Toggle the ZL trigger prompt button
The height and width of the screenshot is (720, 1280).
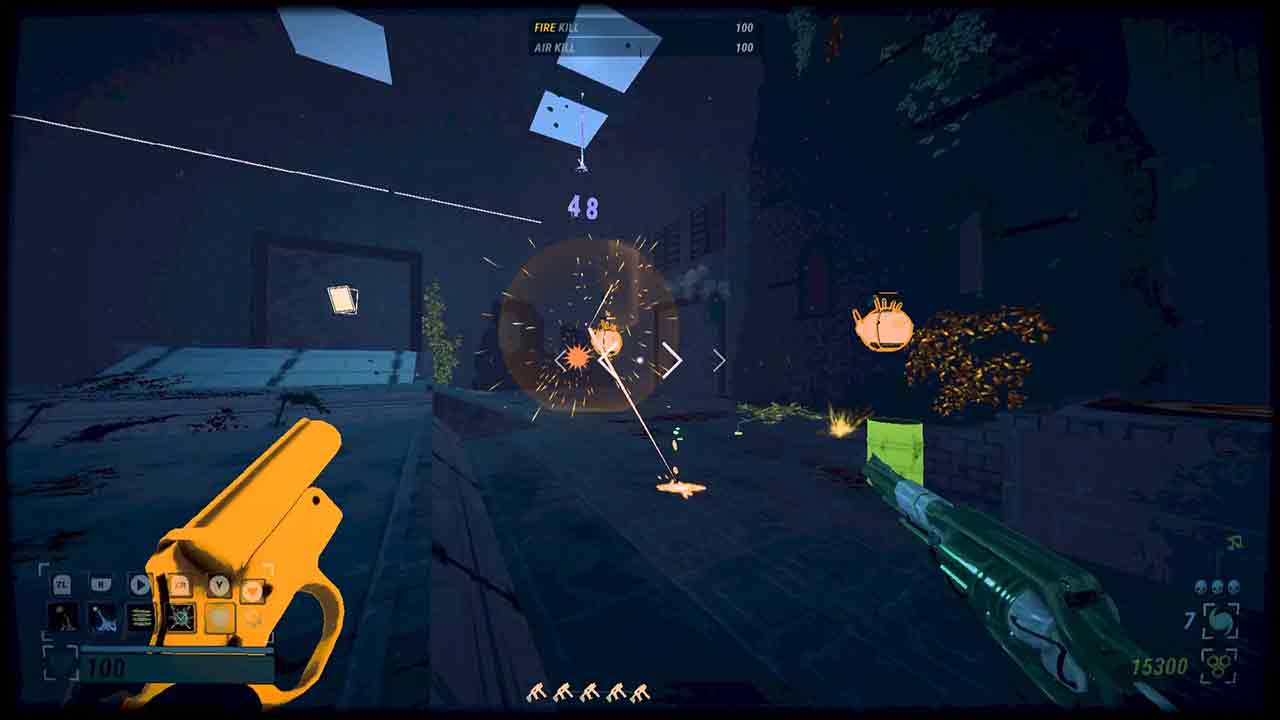click(62, 585)
